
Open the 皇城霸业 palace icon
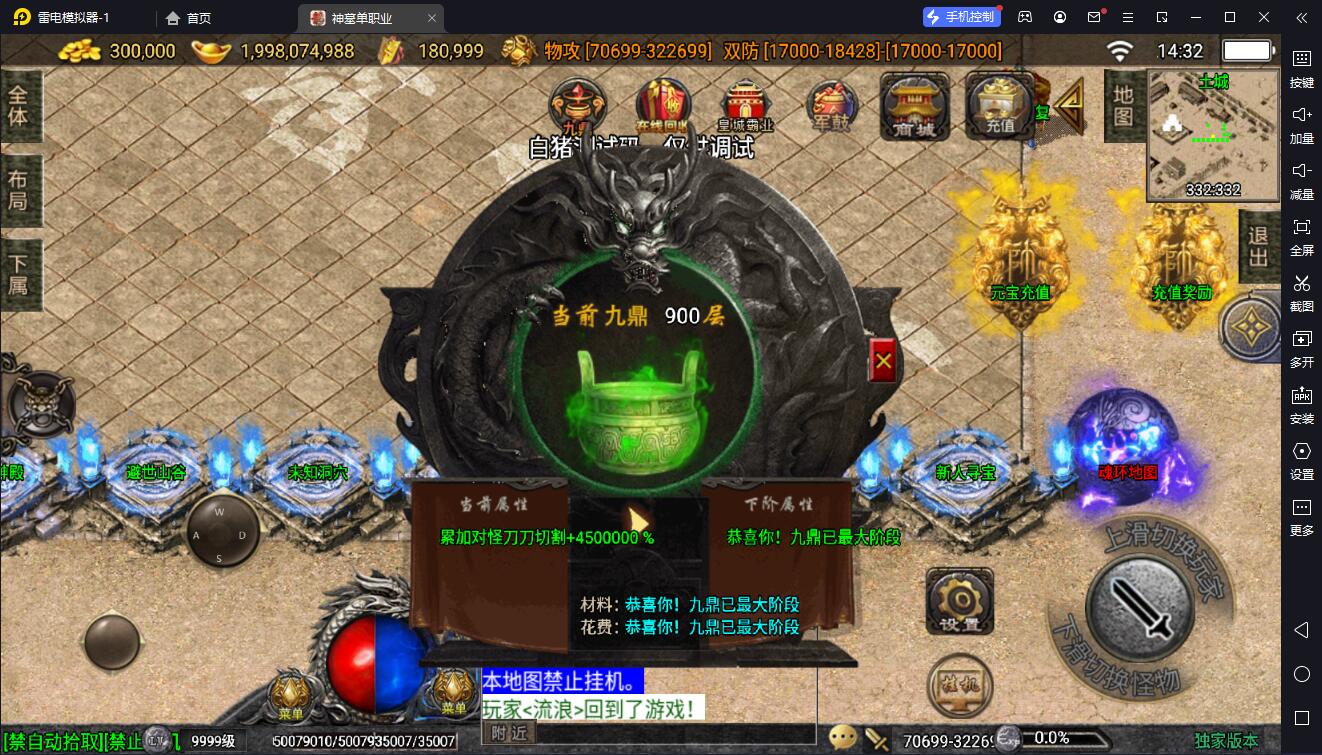[746, 106]
